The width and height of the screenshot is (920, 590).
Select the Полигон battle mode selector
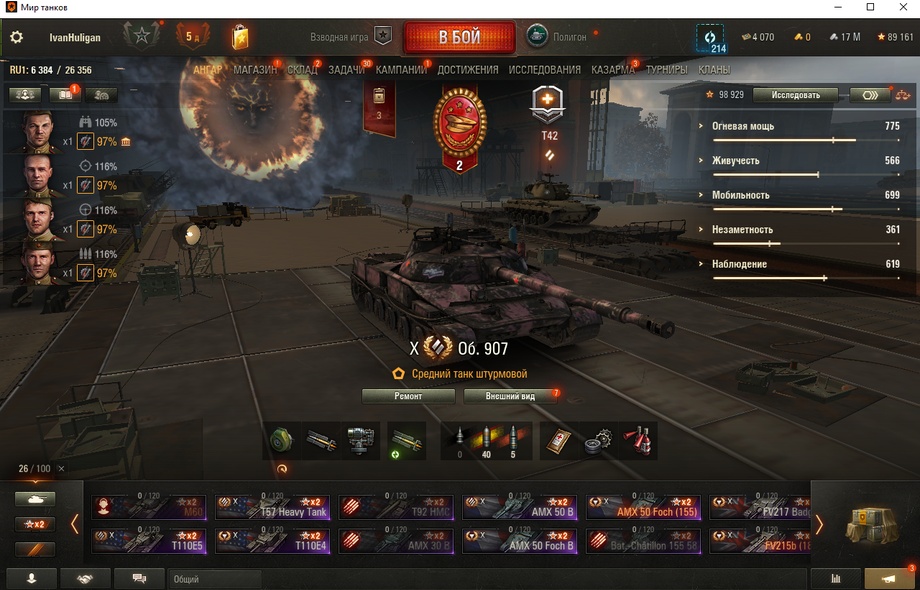(560, 37)
